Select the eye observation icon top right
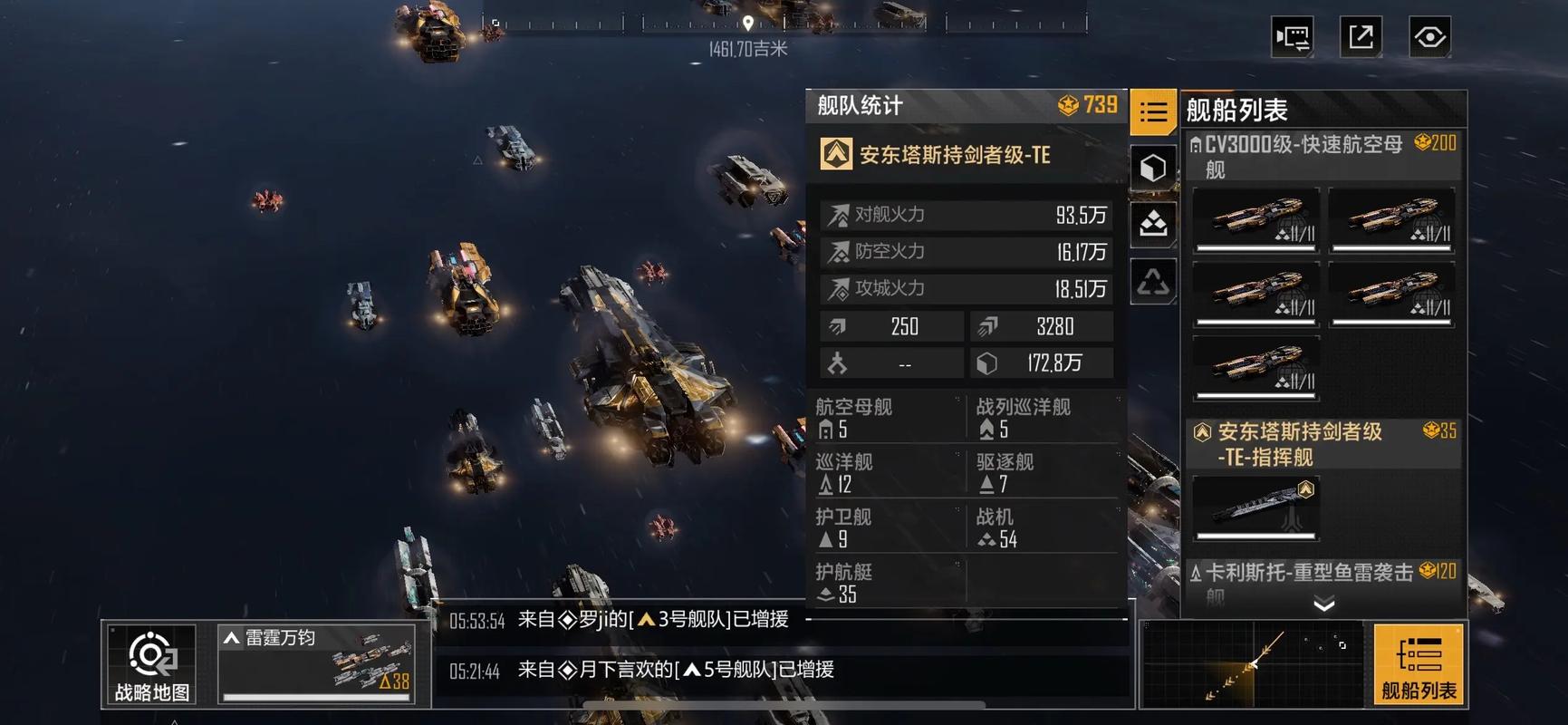The image size is (1568, 725). (x=1429, y=34)
